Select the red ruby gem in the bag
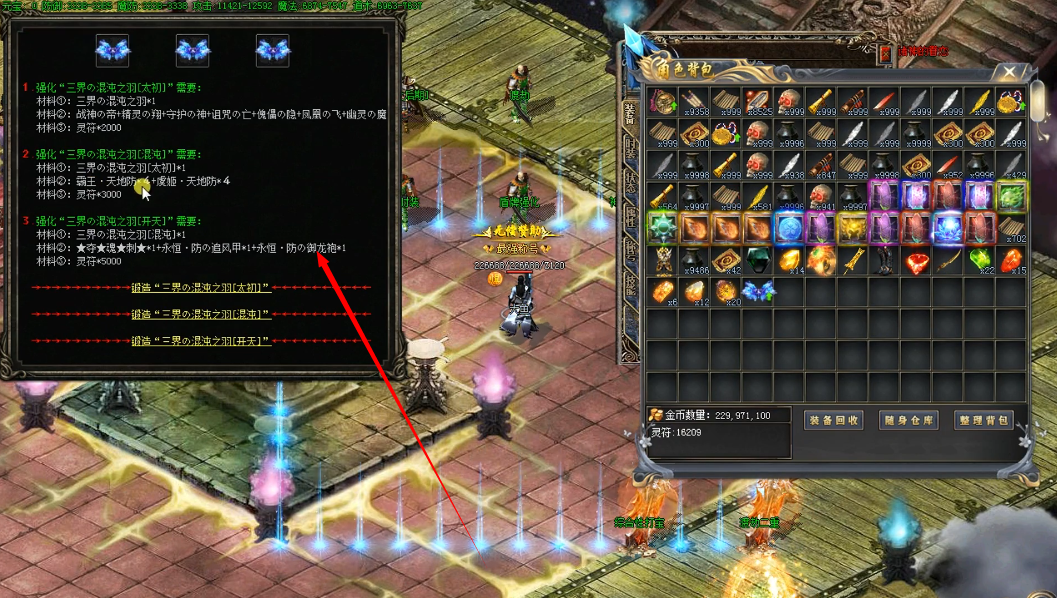The height and width of the screenshot is (598, 1057). [x=917, y=261]
